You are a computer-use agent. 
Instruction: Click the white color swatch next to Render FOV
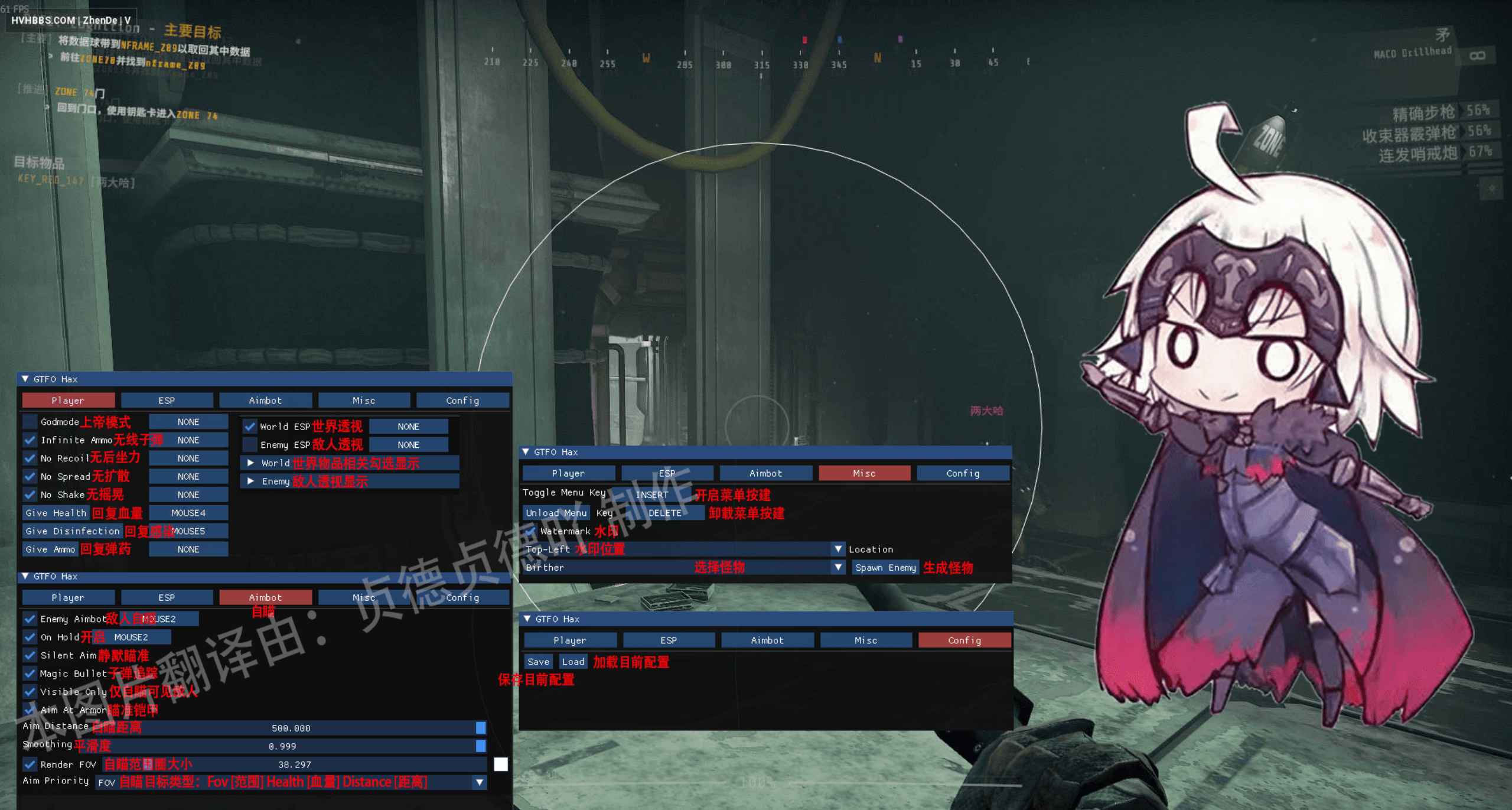tap(501, 764)
